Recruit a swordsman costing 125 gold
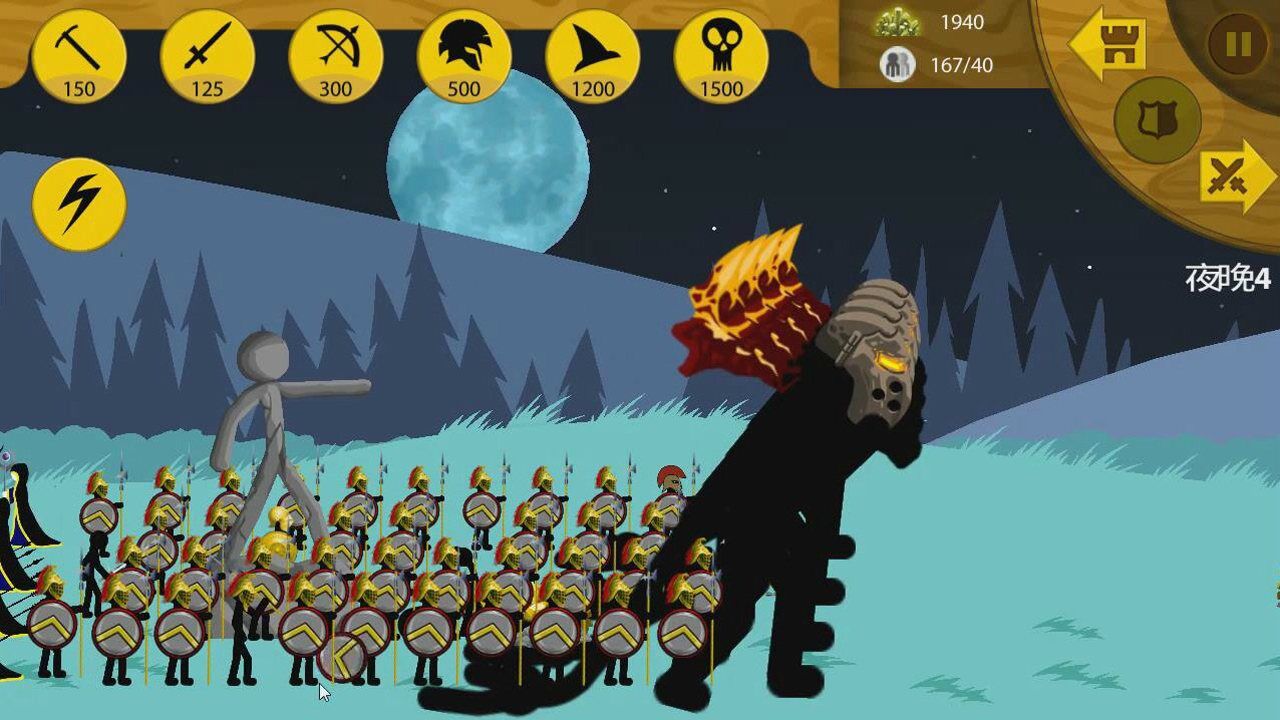1280x720 pixels. pyautogui.click(x=207, y=56)
